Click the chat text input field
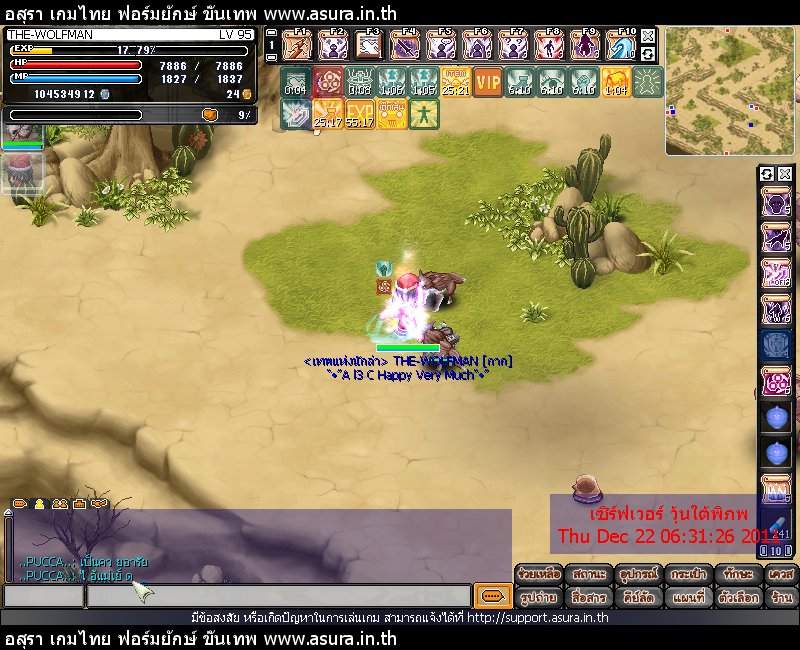This screenshot has width=800, height=650. (278, 596)
